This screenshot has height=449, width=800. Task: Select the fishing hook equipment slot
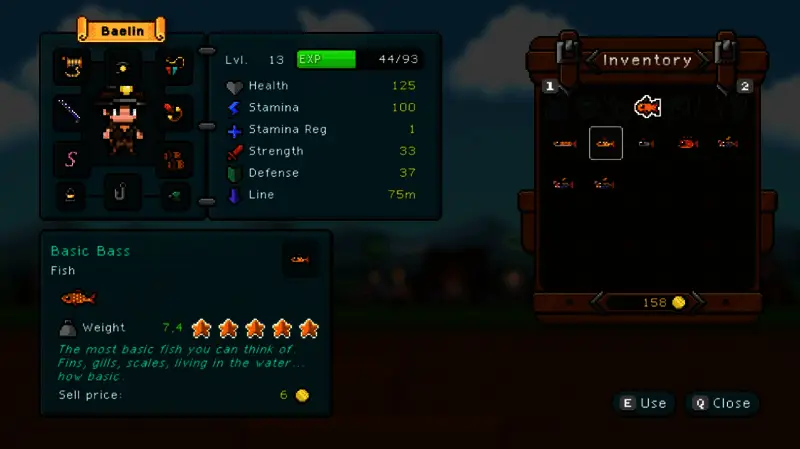(x=122, y=191)
